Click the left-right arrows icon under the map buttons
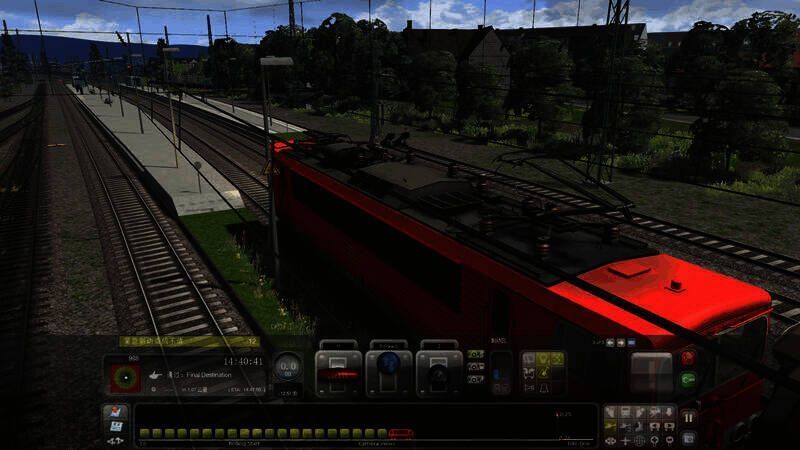Viewport: 800px width, 450px height. click(x=115, y=440)
